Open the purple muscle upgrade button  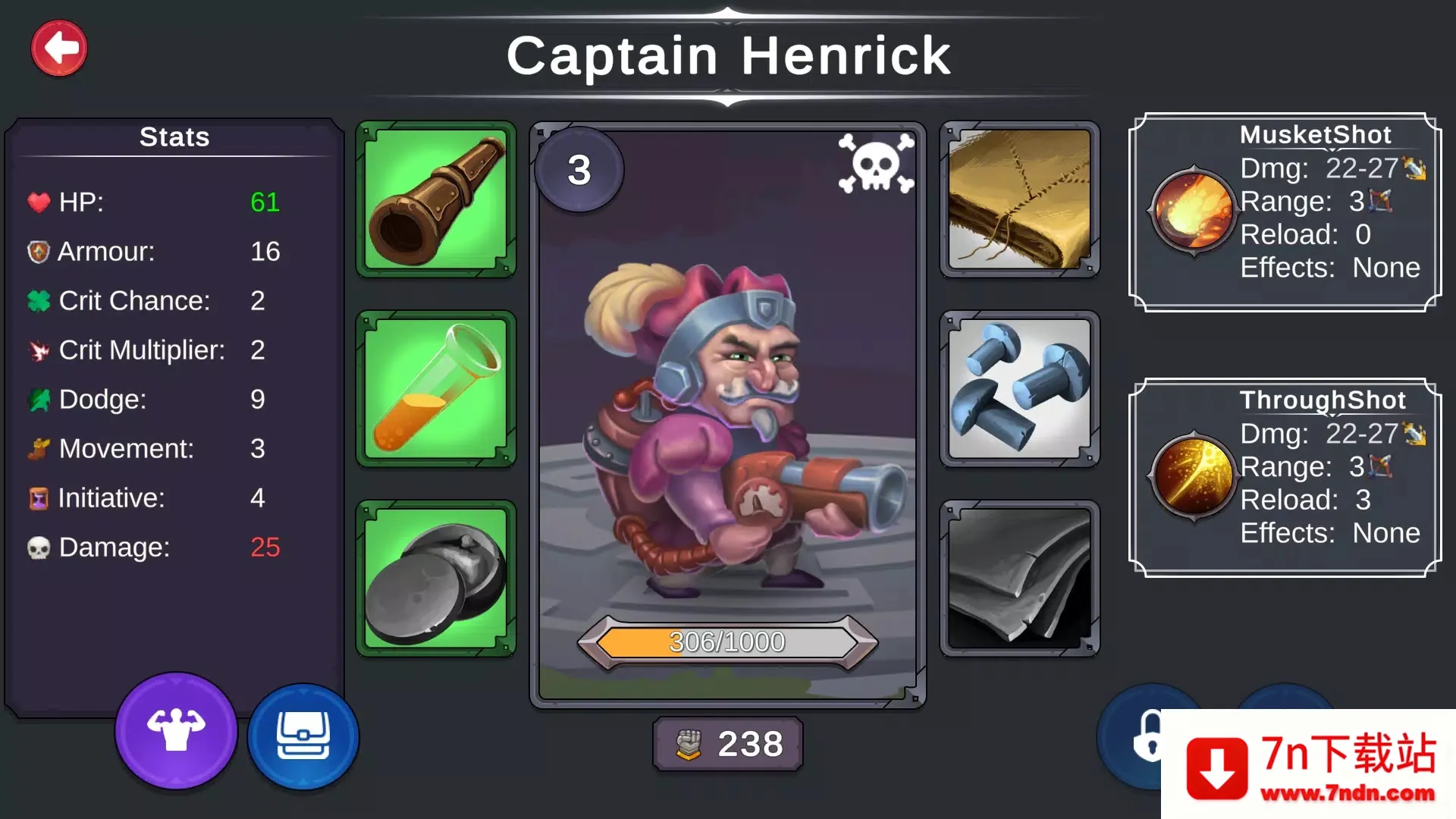pos(176,731)
